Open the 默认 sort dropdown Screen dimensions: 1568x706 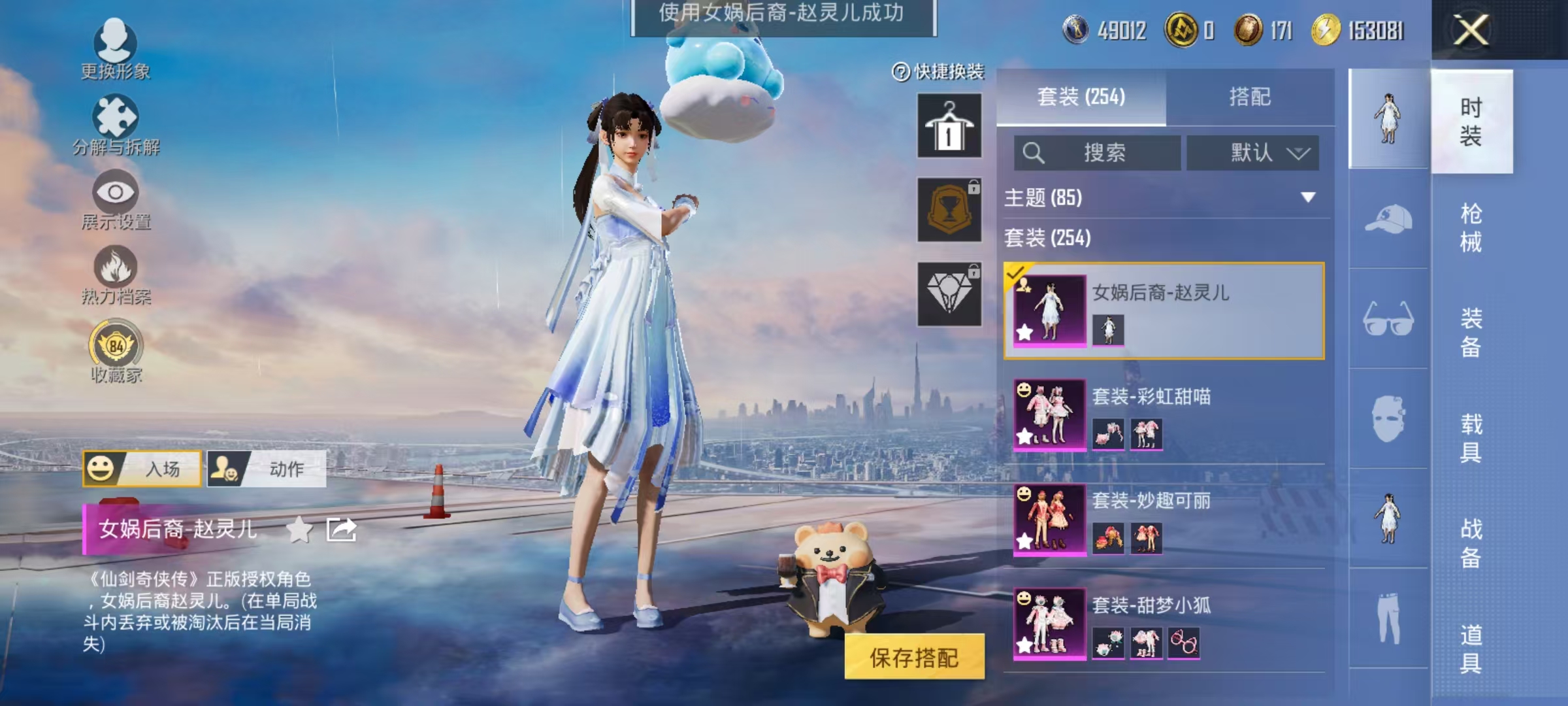(x=1251, y=152)
